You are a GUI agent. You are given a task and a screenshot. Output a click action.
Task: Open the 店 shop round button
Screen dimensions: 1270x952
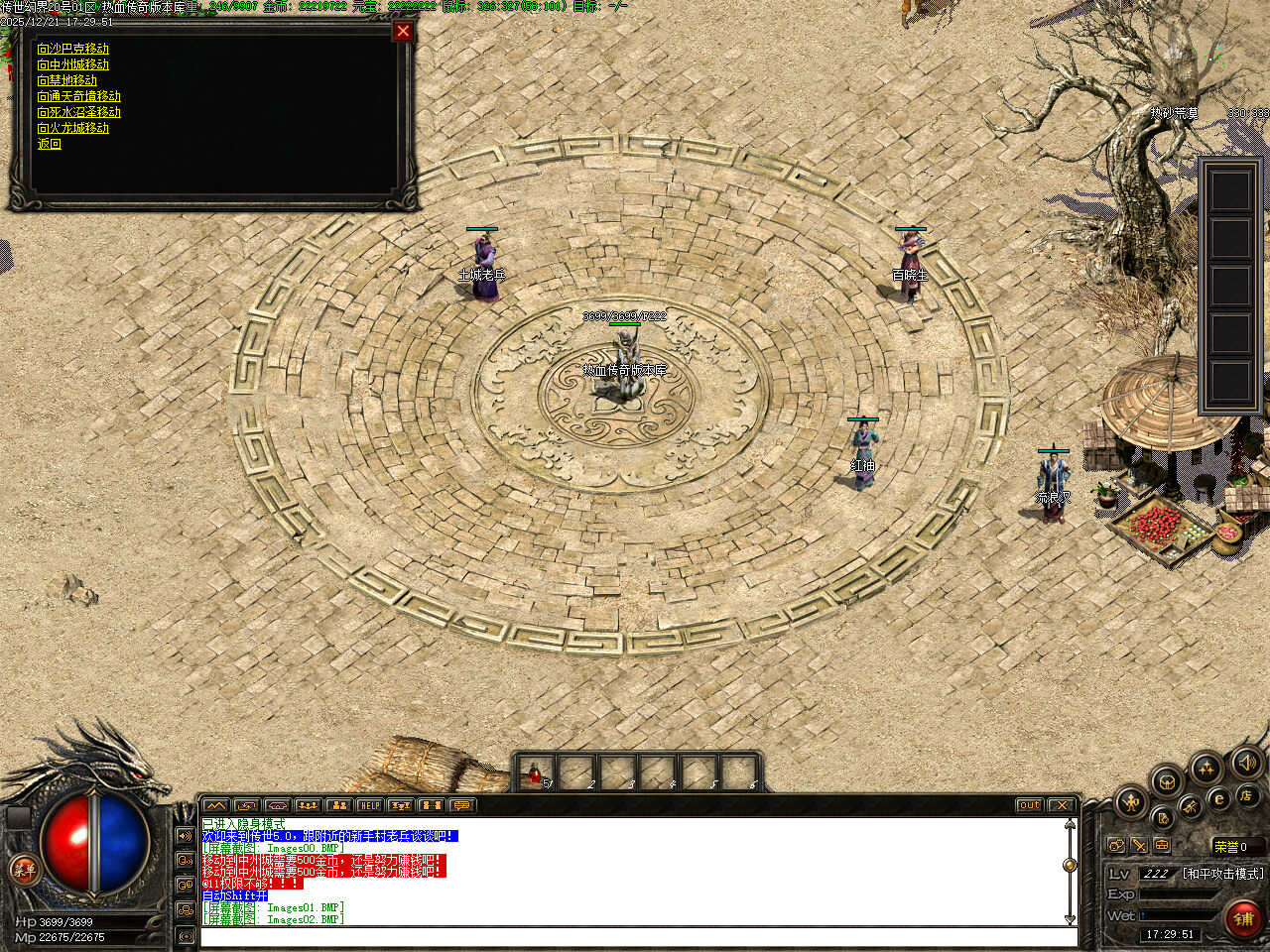pyautogui.click(x=1245, y=795)
